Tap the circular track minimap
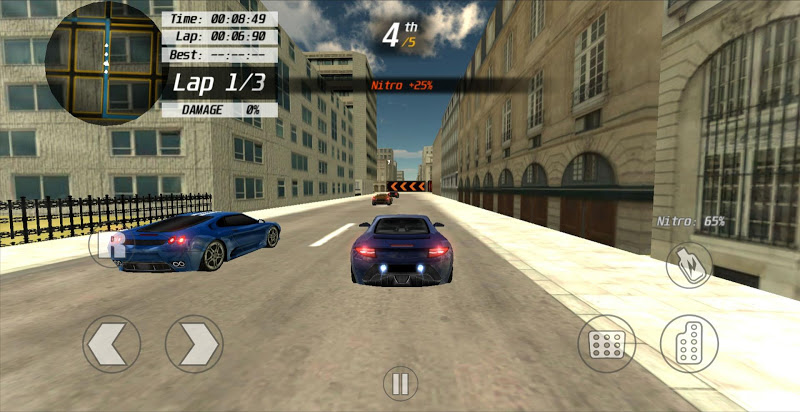This screenshot has width=800, height=412. (103, 60)
